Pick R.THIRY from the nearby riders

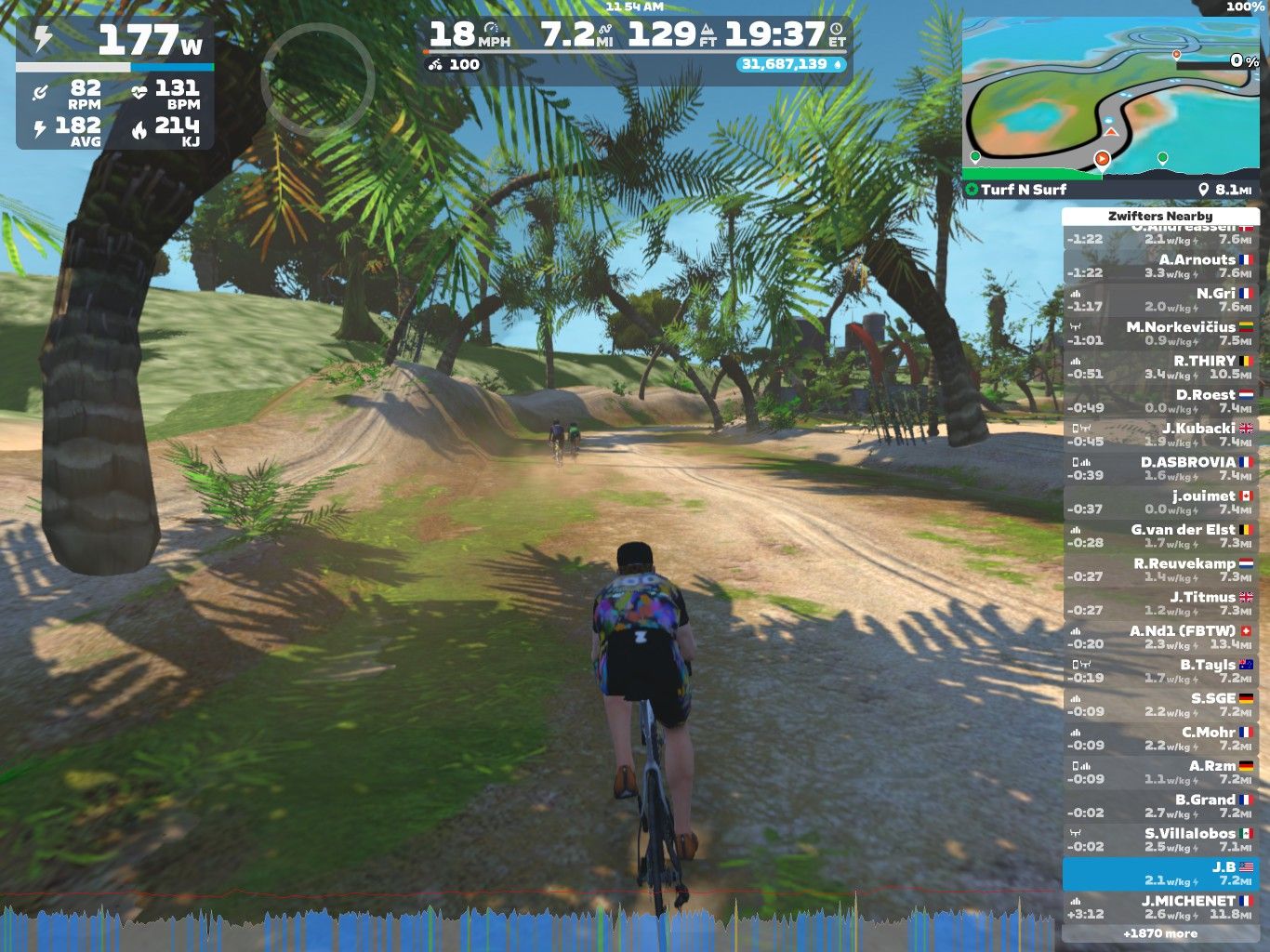[x=1160, y=367]
